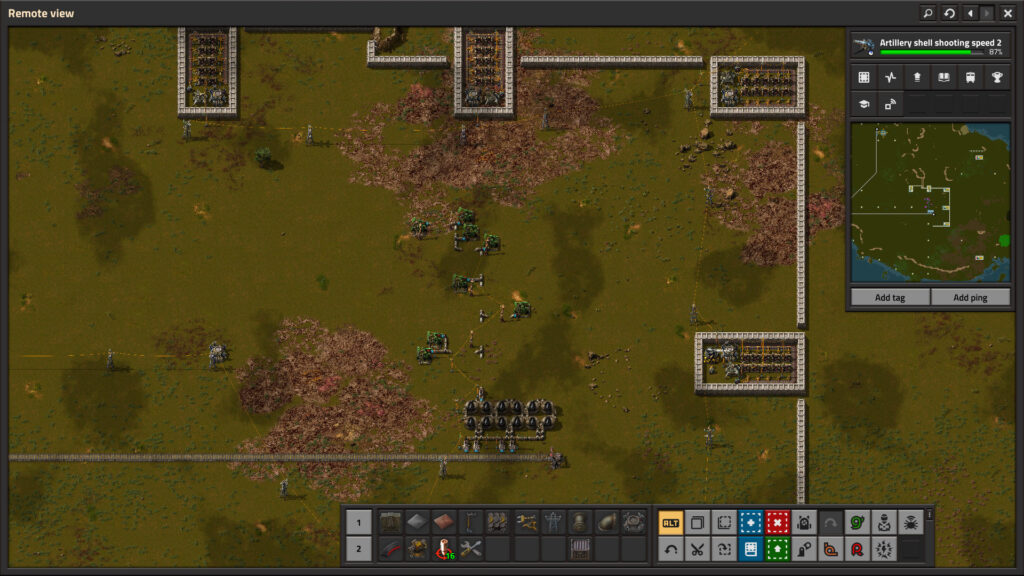Open the production statistics pulse icon

[890, 77]
